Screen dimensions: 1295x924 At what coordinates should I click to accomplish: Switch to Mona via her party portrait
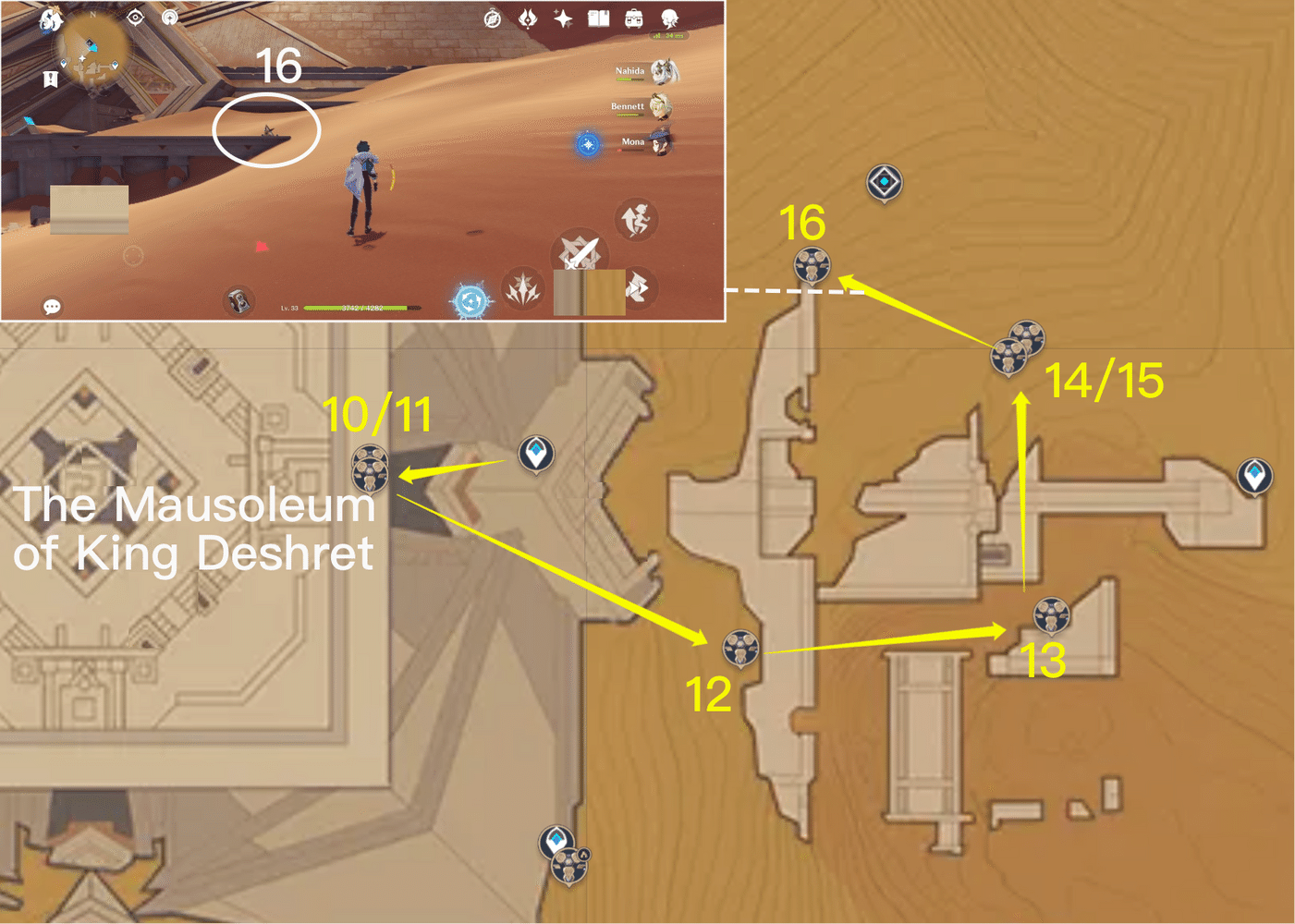(662, 140)
